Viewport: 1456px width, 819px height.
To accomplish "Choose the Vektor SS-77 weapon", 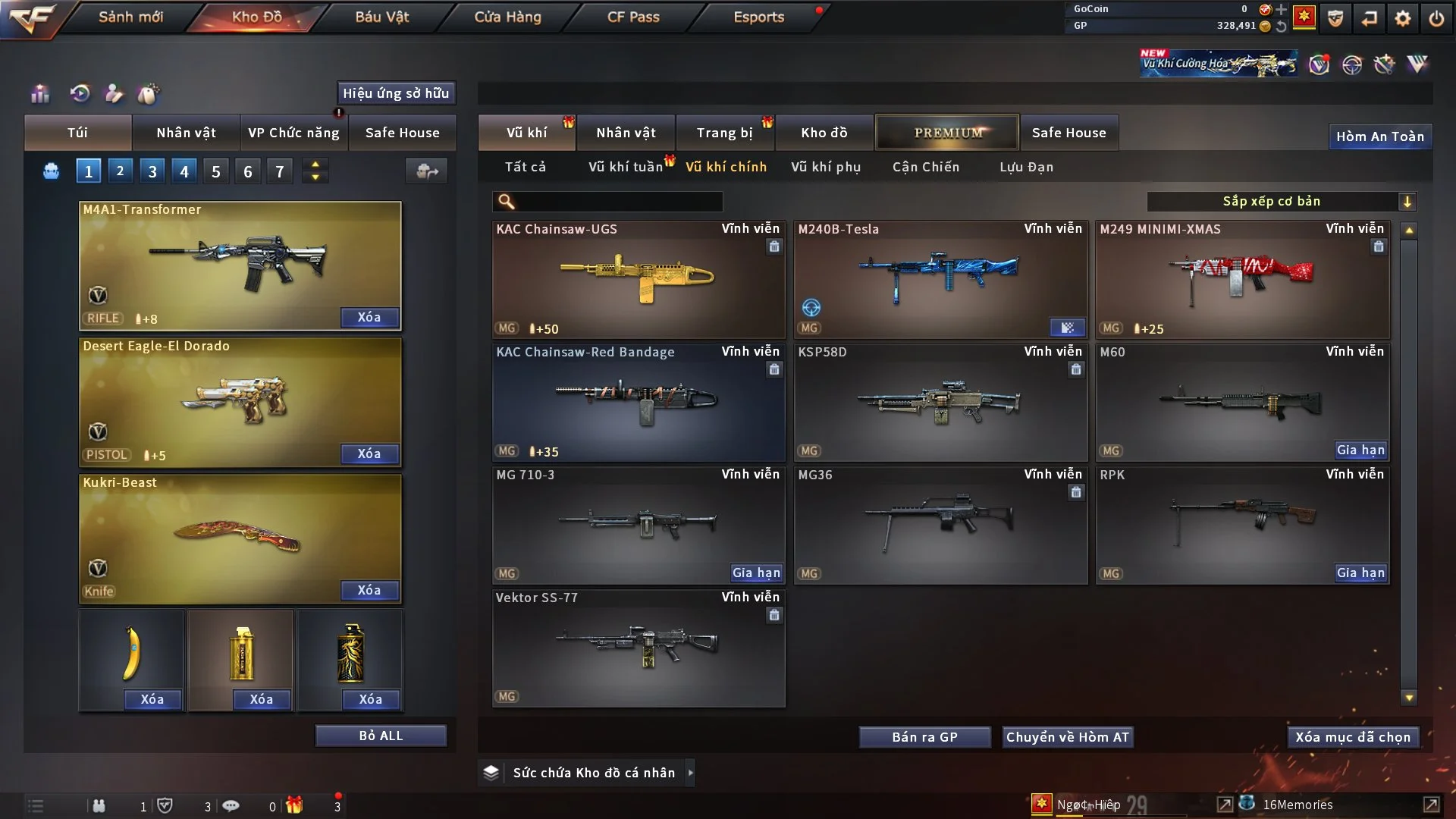I will pyautogui.click(x=638, y=649).
